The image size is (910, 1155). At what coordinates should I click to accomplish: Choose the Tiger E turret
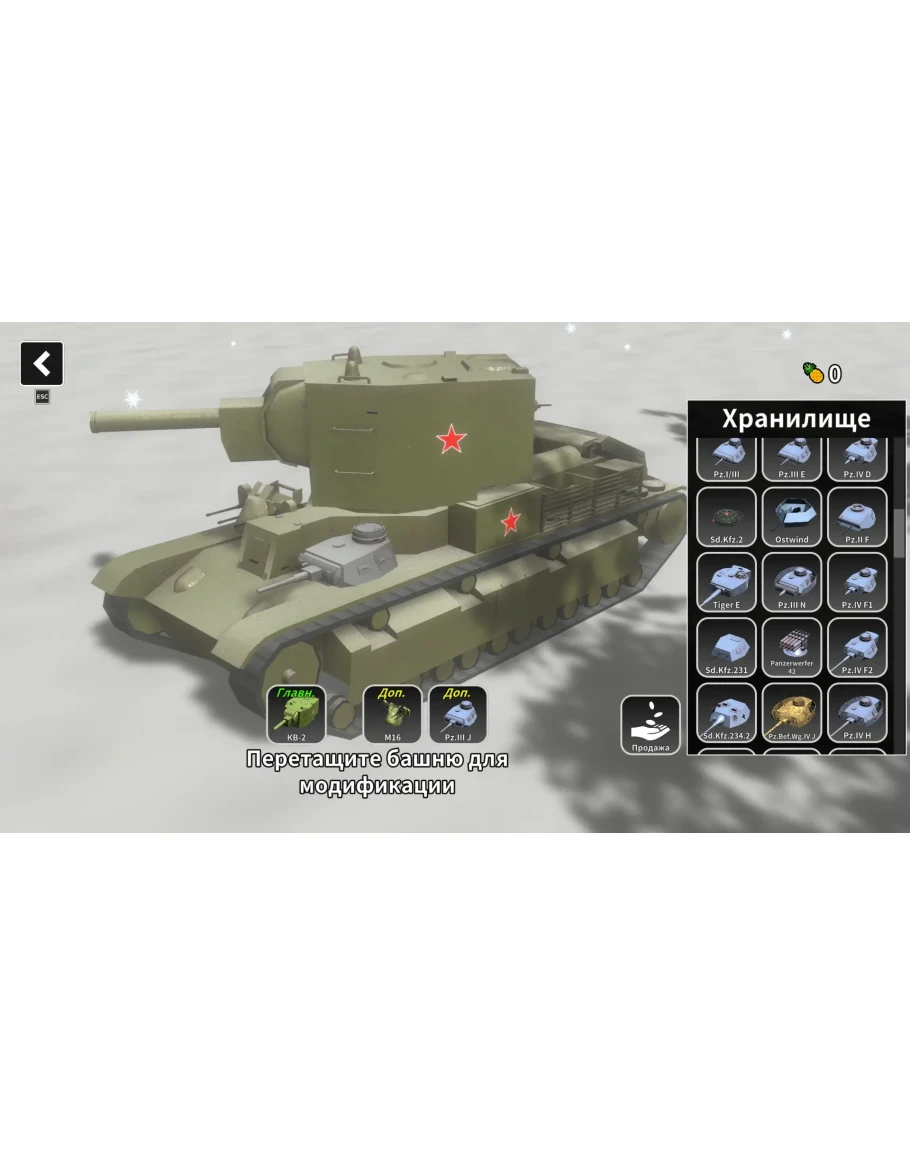tap(726, 582)
